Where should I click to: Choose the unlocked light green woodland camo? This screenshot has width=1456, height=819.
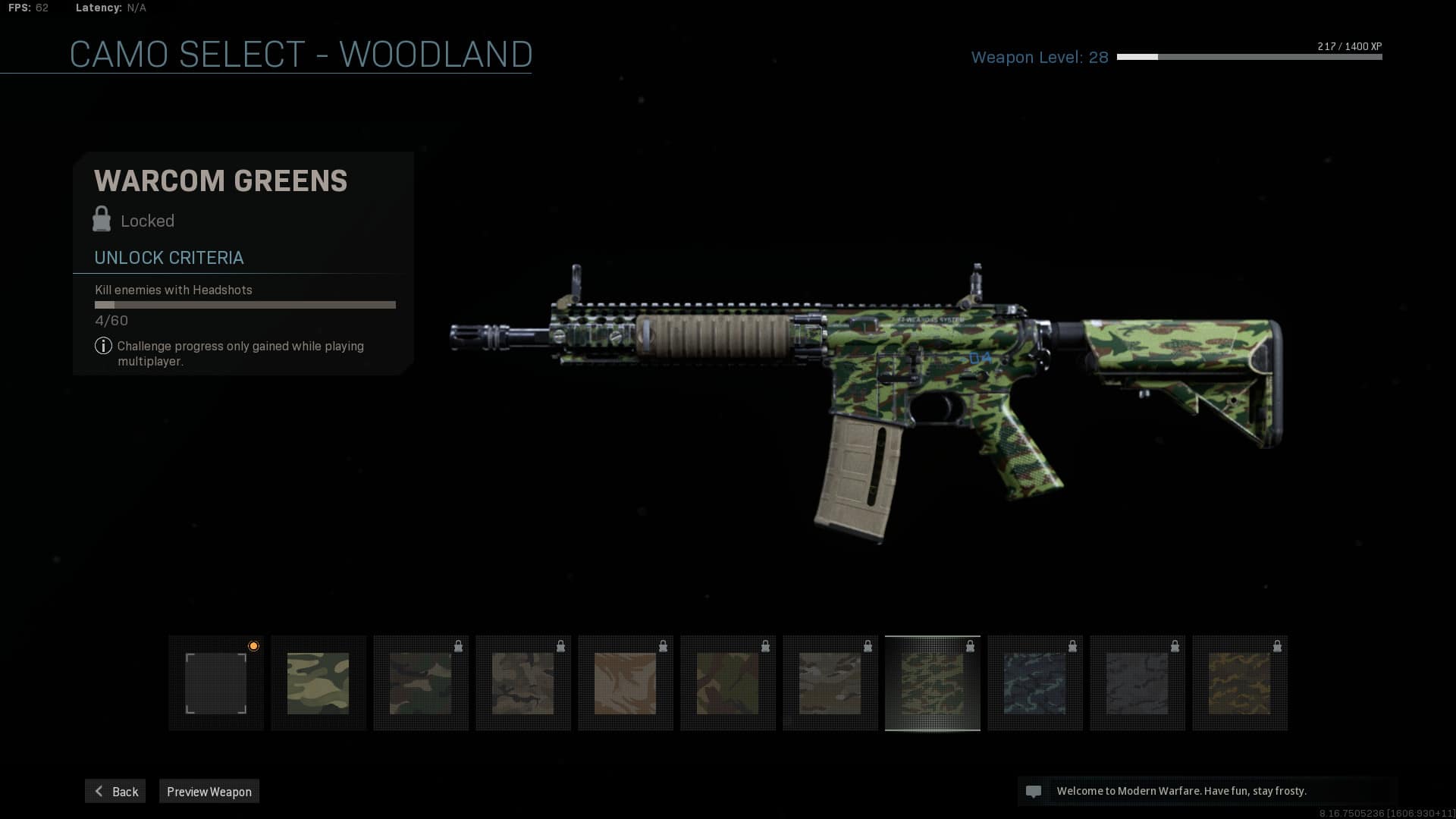coord(318,683)
